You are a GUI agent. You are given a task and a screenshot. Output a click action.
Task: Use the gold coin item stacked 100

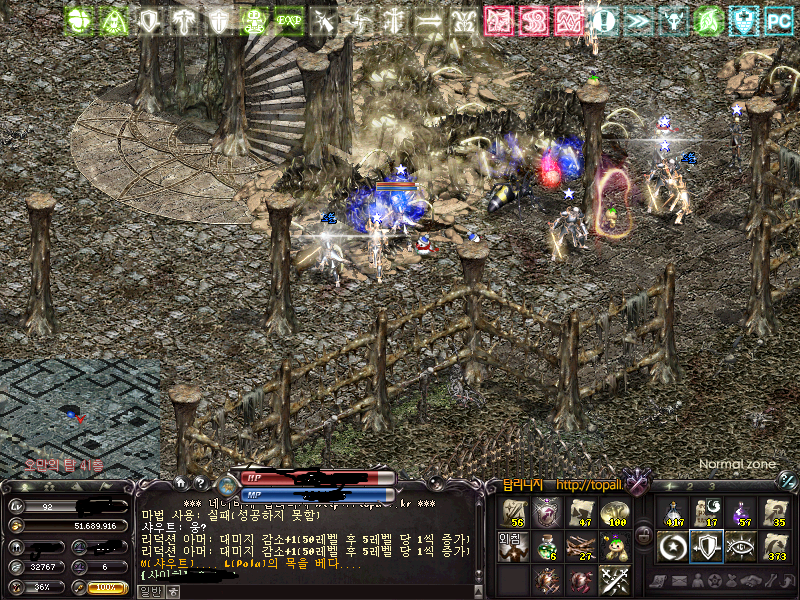[x=613, y=513]
